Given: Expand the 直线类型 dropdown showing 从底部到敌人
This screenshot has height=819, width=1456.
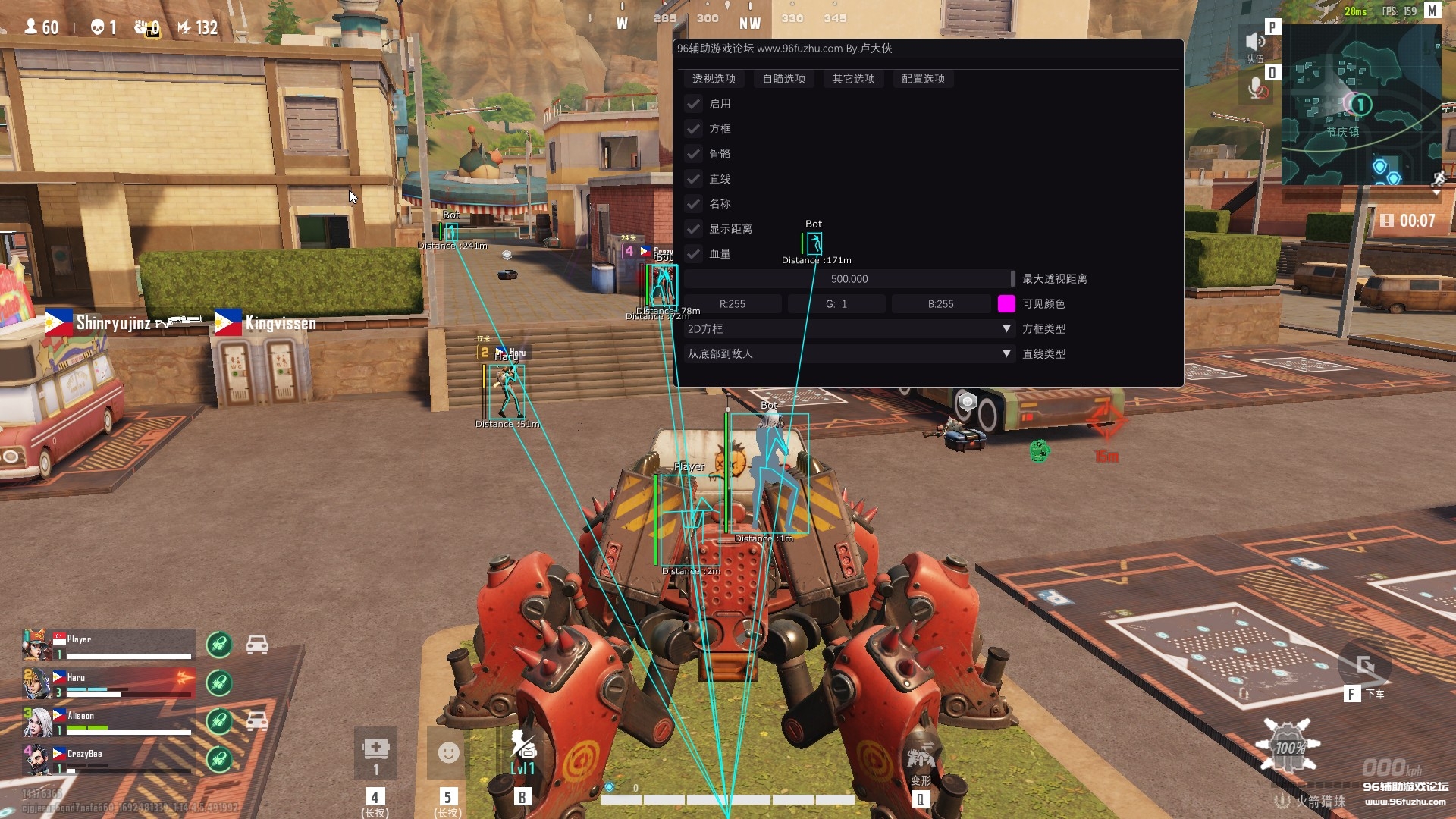Looking at the screenshot, I should 849,353.
